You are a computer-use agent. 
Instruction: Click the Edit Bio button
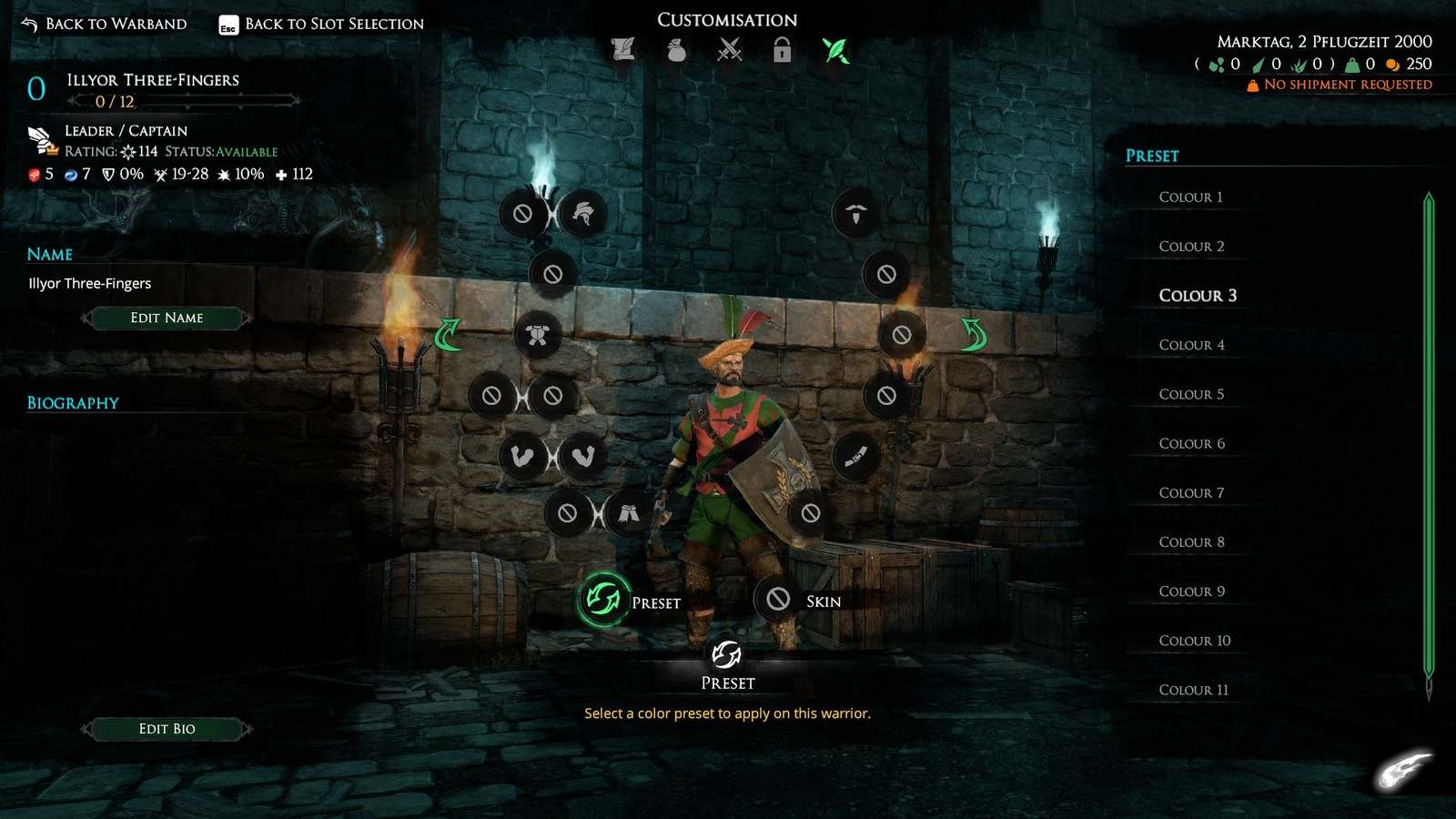tap(167, 729)
